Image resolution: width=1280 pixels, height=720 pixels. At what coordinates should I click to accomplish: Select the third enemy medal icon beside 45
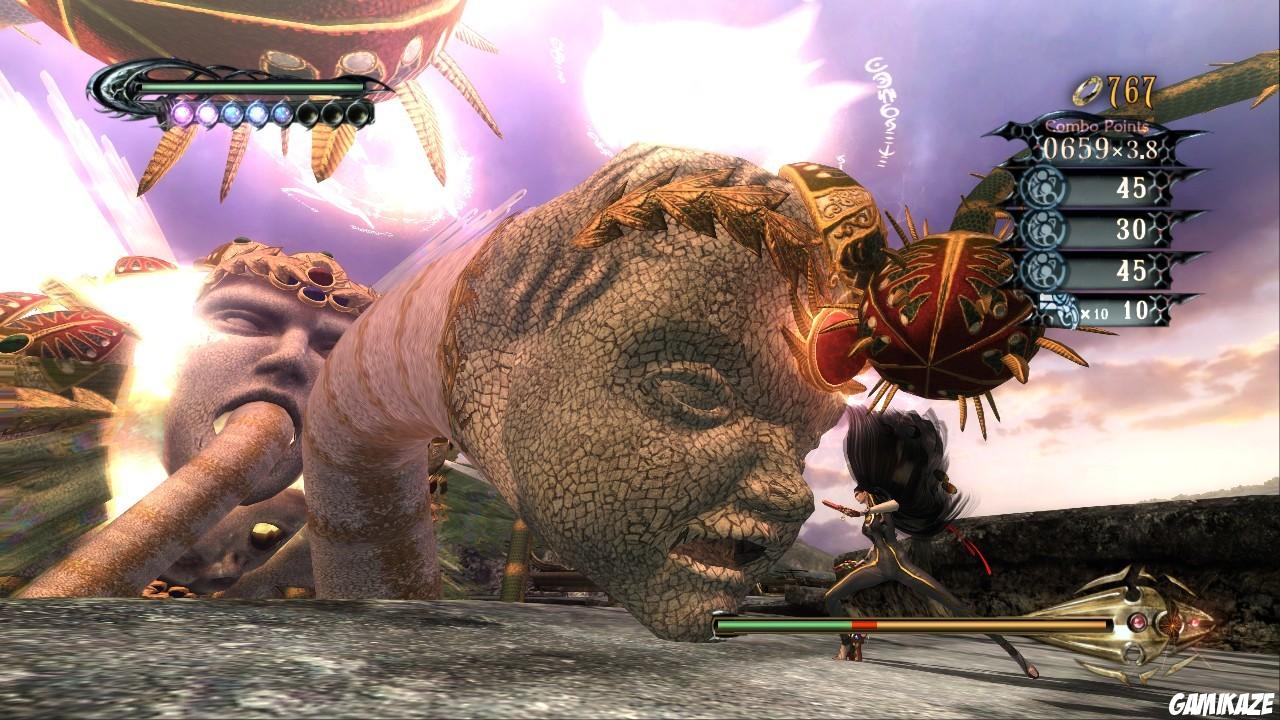pyautogui.click(x=1047, y=269)
